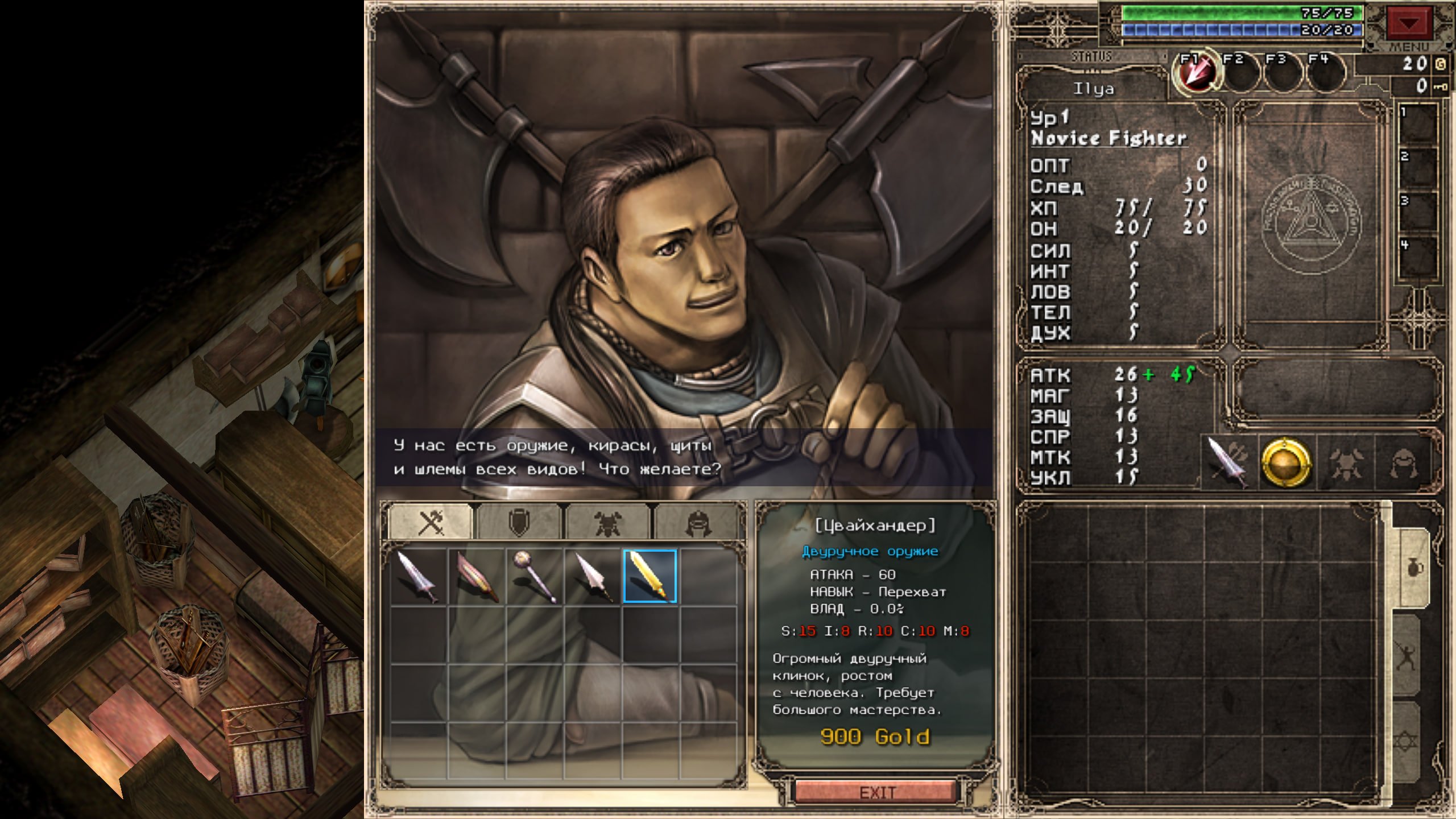Switch to the shields shop tab
The height and width of the screenshot is (819, 1456).
coord(519,522)
